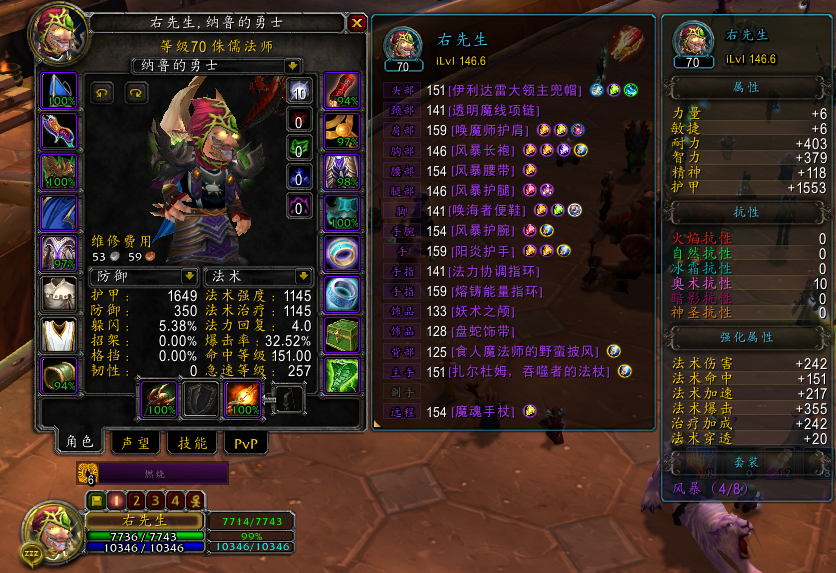Image resolution: width=836 pixels, height=573 pixels.
Task: Open the 技能 skills tab
Action: pyautogui.click(x=192, y=443)
